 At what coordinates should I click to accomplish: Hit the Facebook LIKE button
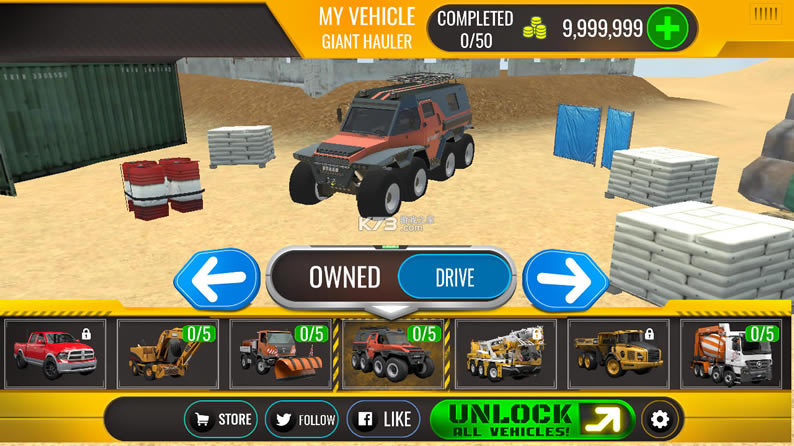(x=384, y=419)
